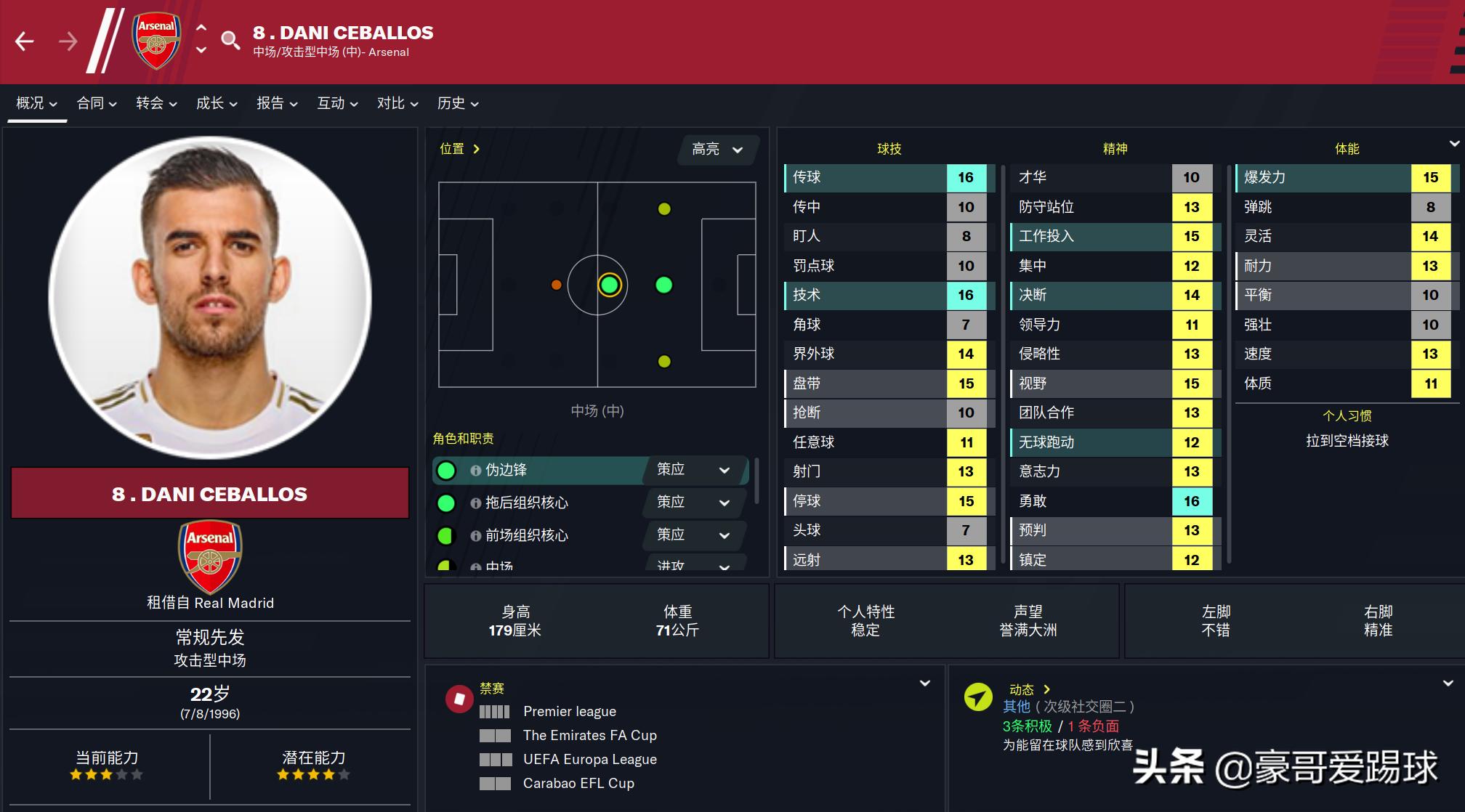Open the 互动 interaction menu
The width and height of the screenshot is (1465, 812).
click(x=337, y=103)
